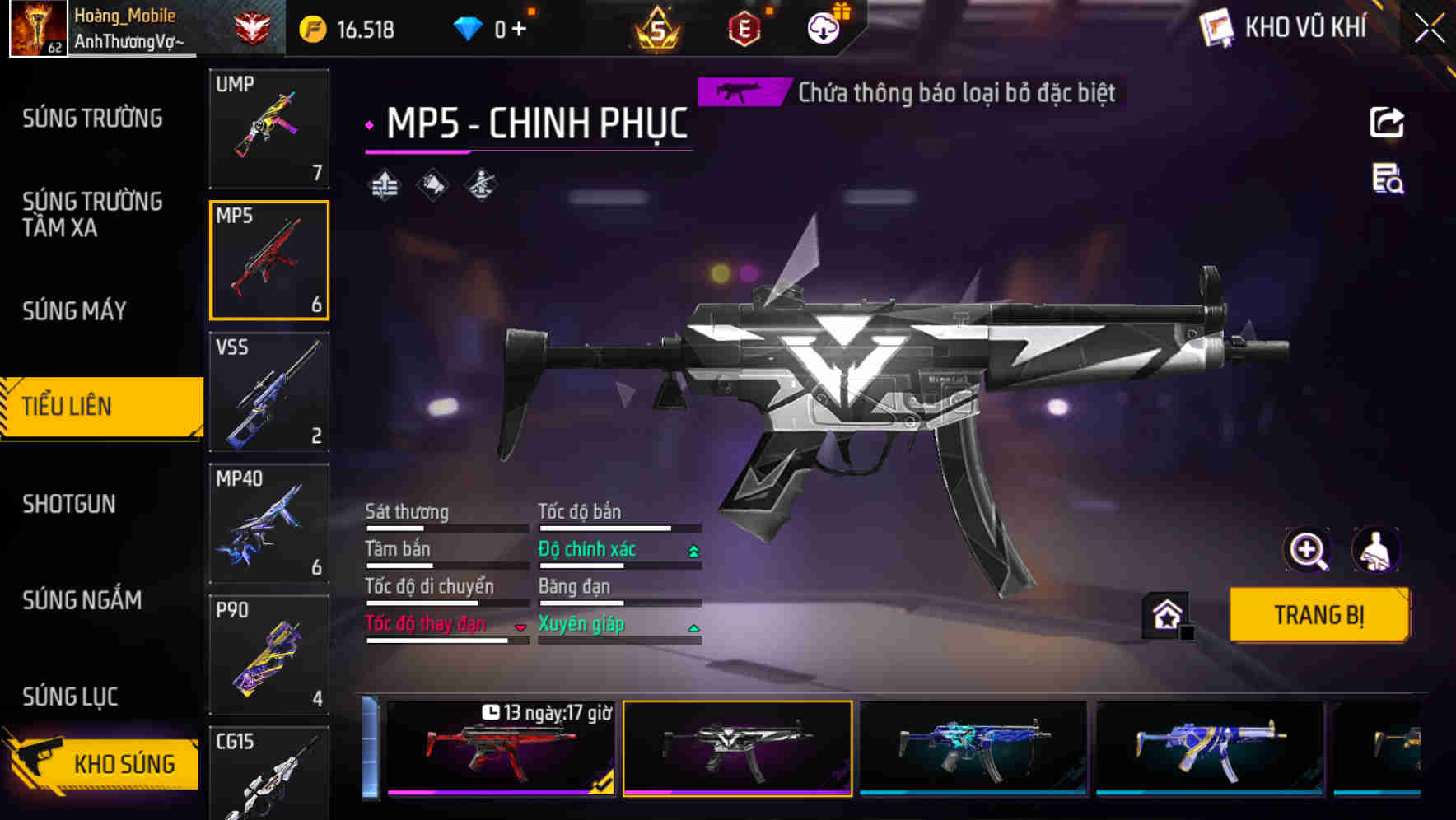Select the dark blue MP5 skin thumbnail

[x=973, y=748]
